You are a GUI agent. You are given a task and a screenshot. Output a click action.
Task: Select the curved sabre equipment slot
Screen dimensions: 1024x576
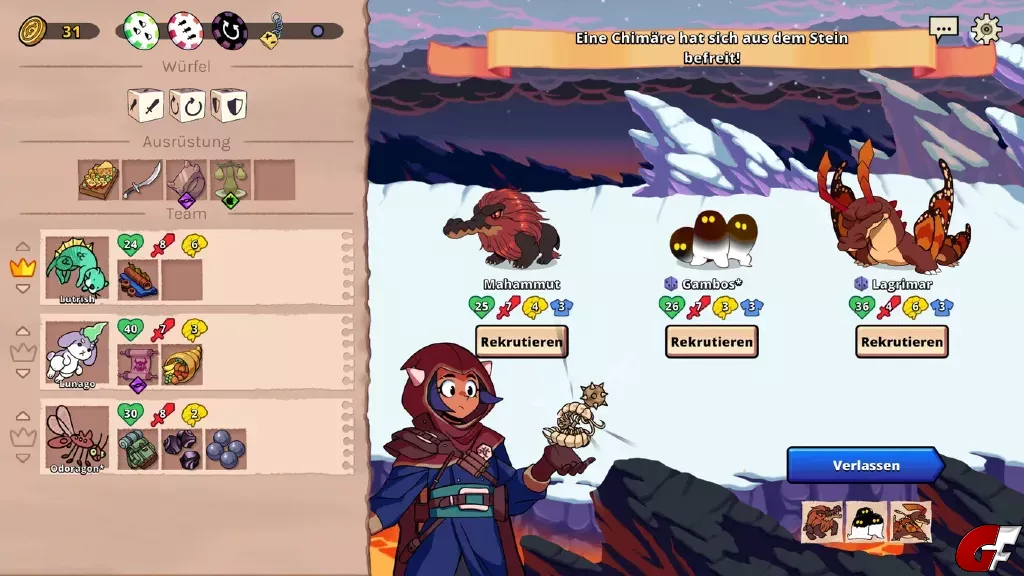142,180
